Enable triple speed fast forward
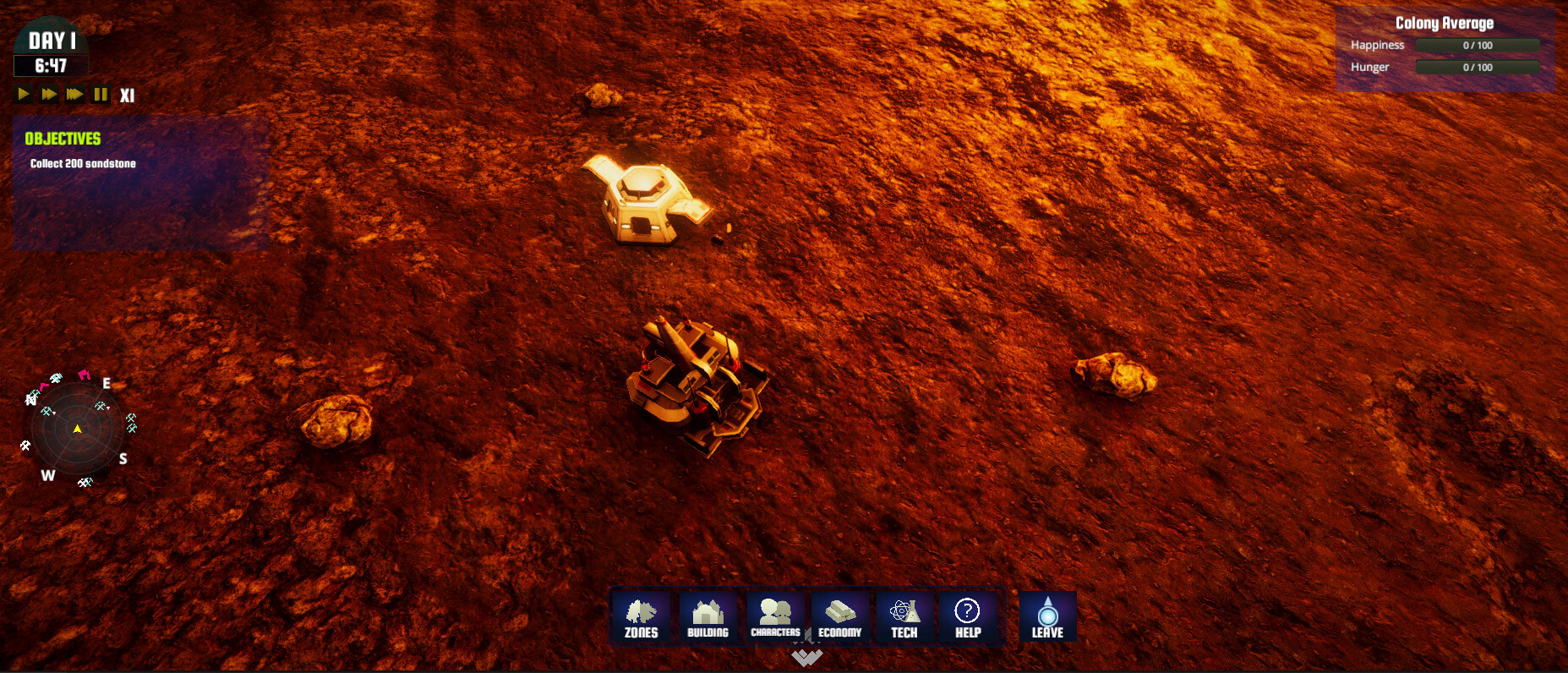The image size is (1568, 673). point(74,95)
